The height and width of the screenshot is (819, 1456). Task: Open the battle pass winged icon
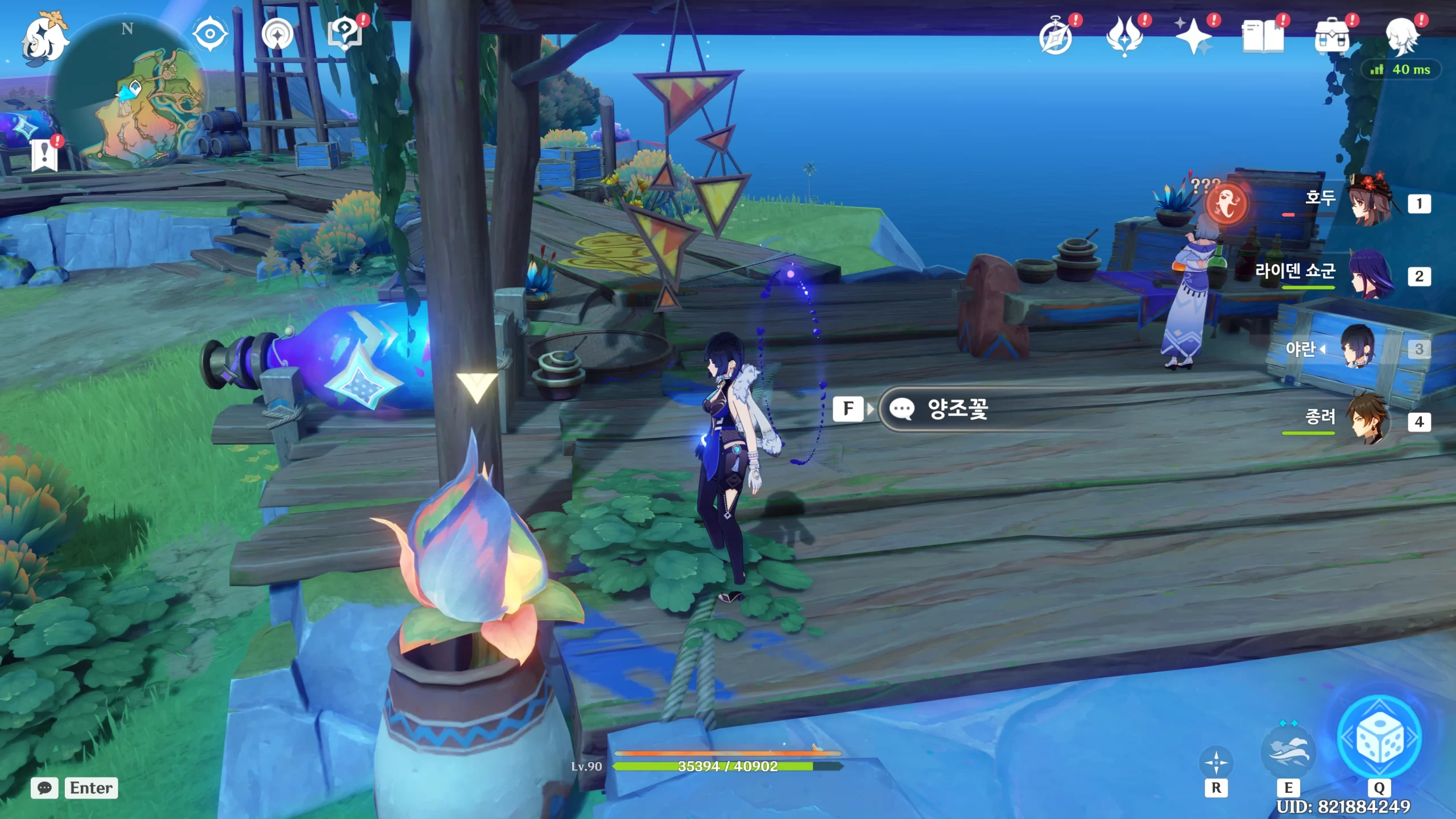coord(1124,36)
